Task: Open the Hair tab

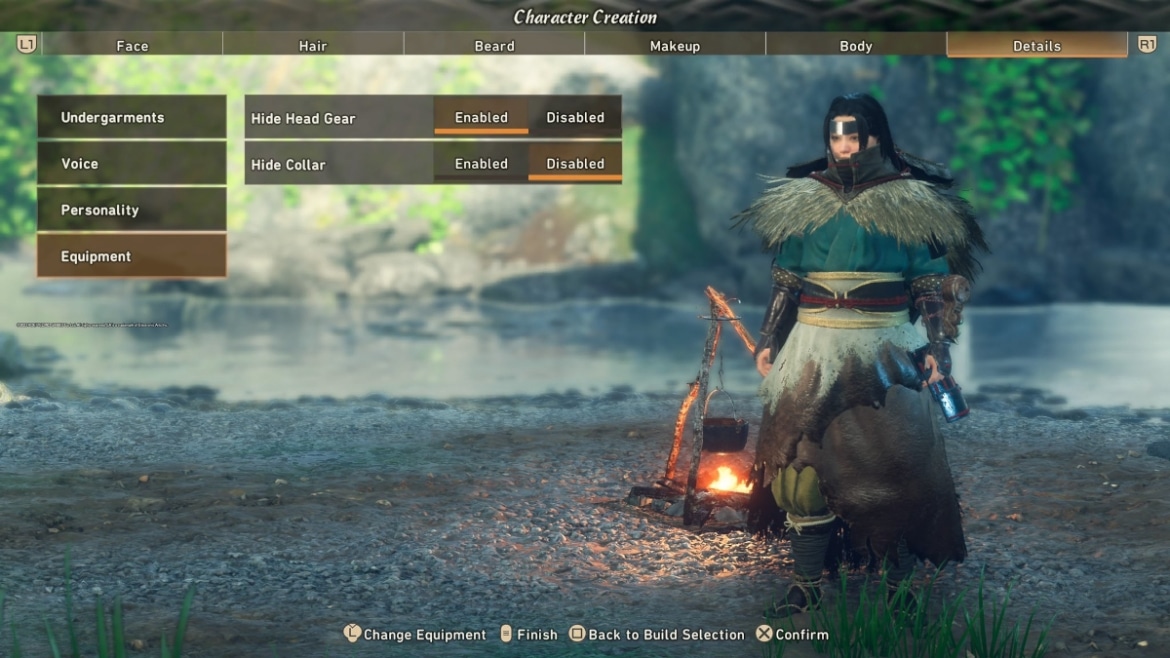Action: click(x=313, y=45)
